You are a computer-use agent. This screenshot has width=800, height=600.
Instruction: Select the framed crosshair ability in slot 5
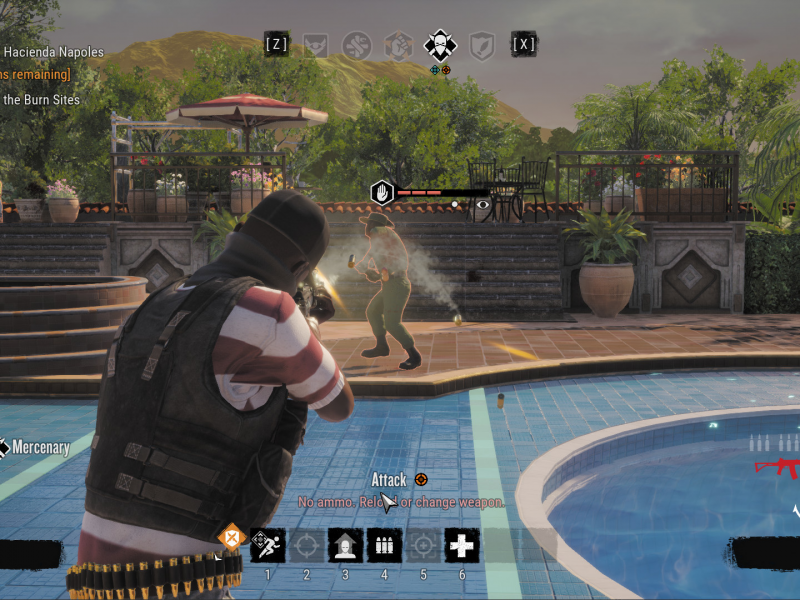point(423,545)
